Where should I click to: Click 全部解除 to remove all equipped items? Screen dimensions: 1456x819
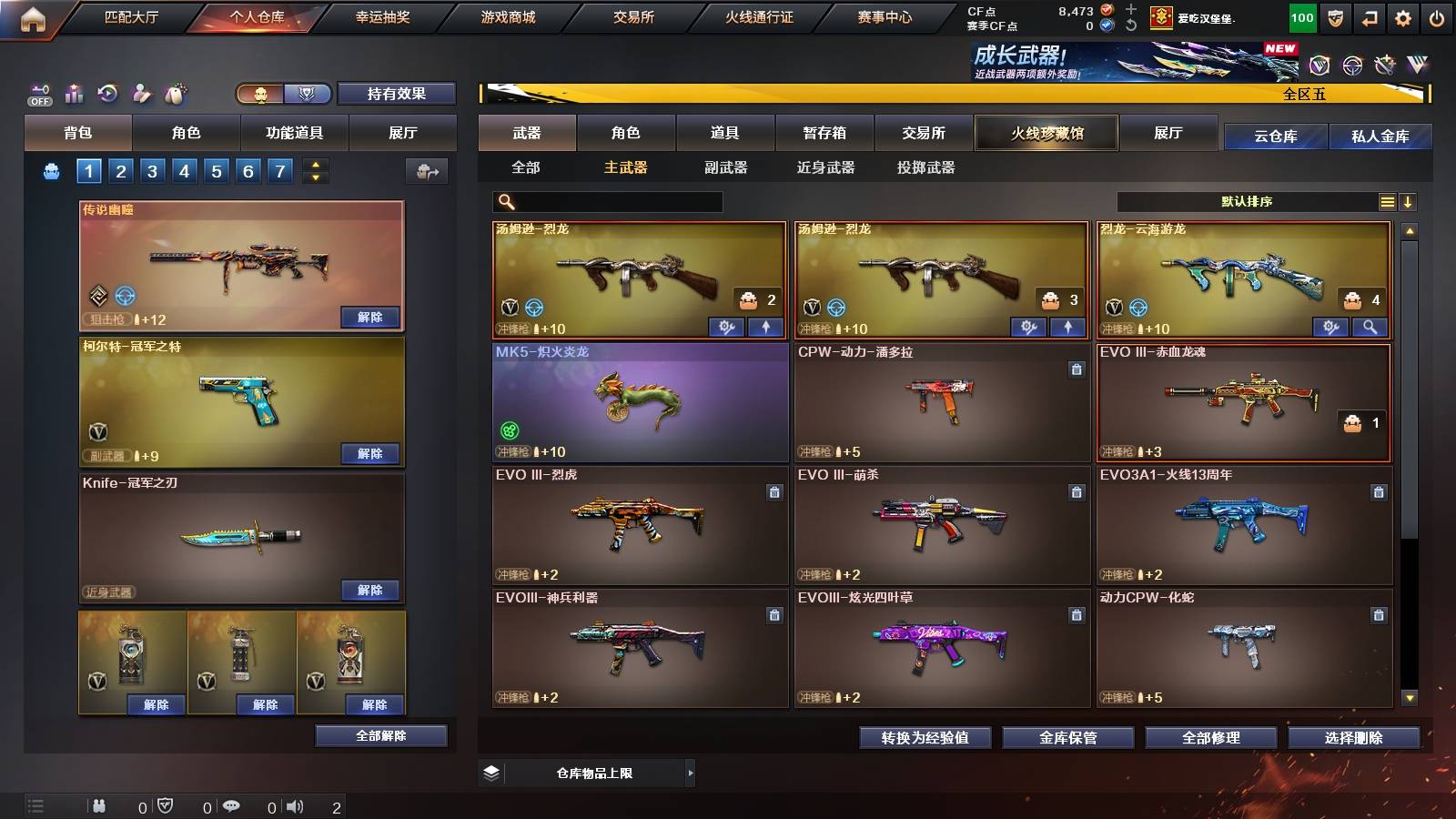point(380,735)
